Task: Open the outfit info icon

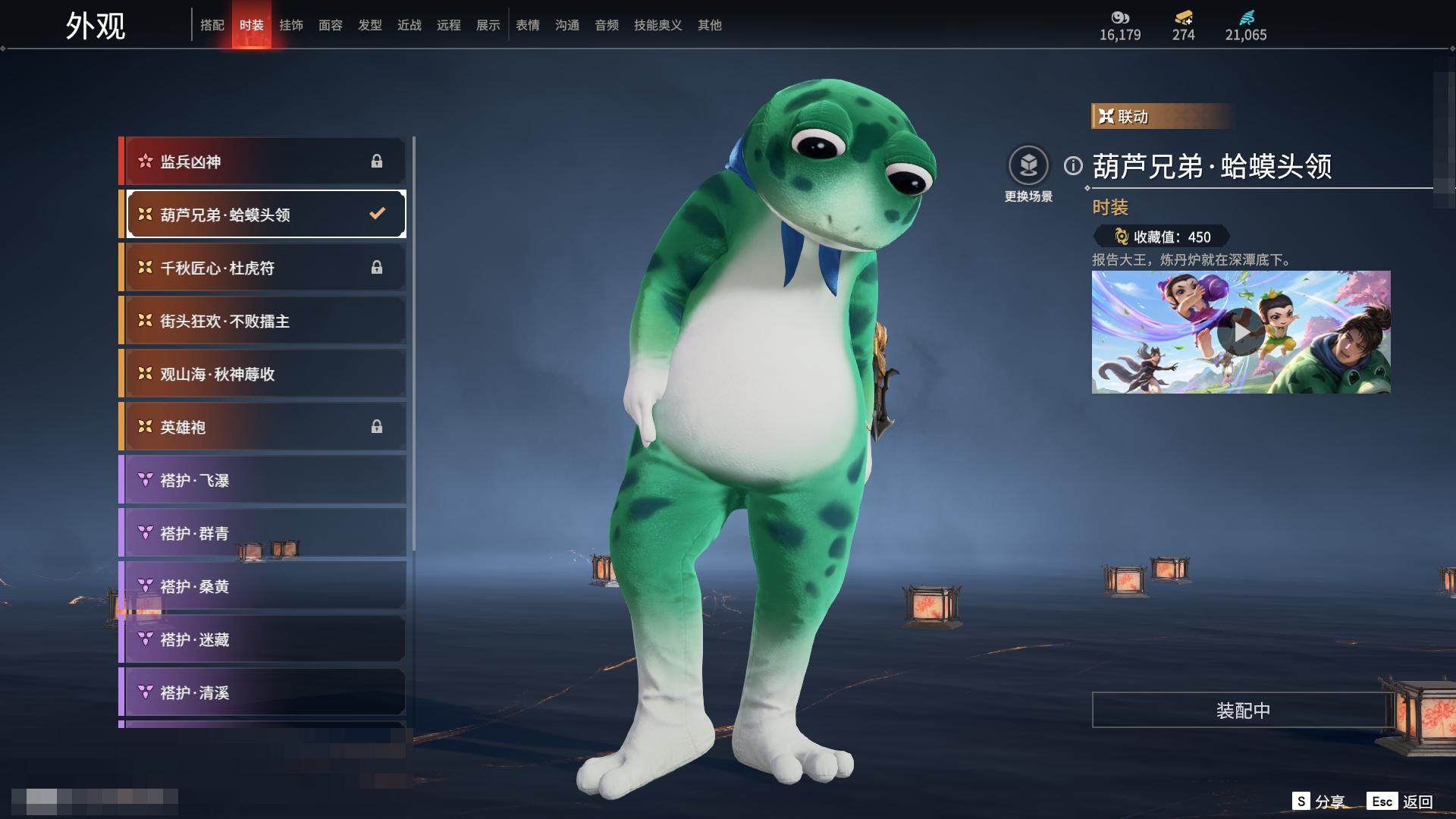Action: (x=1073, y=165)
